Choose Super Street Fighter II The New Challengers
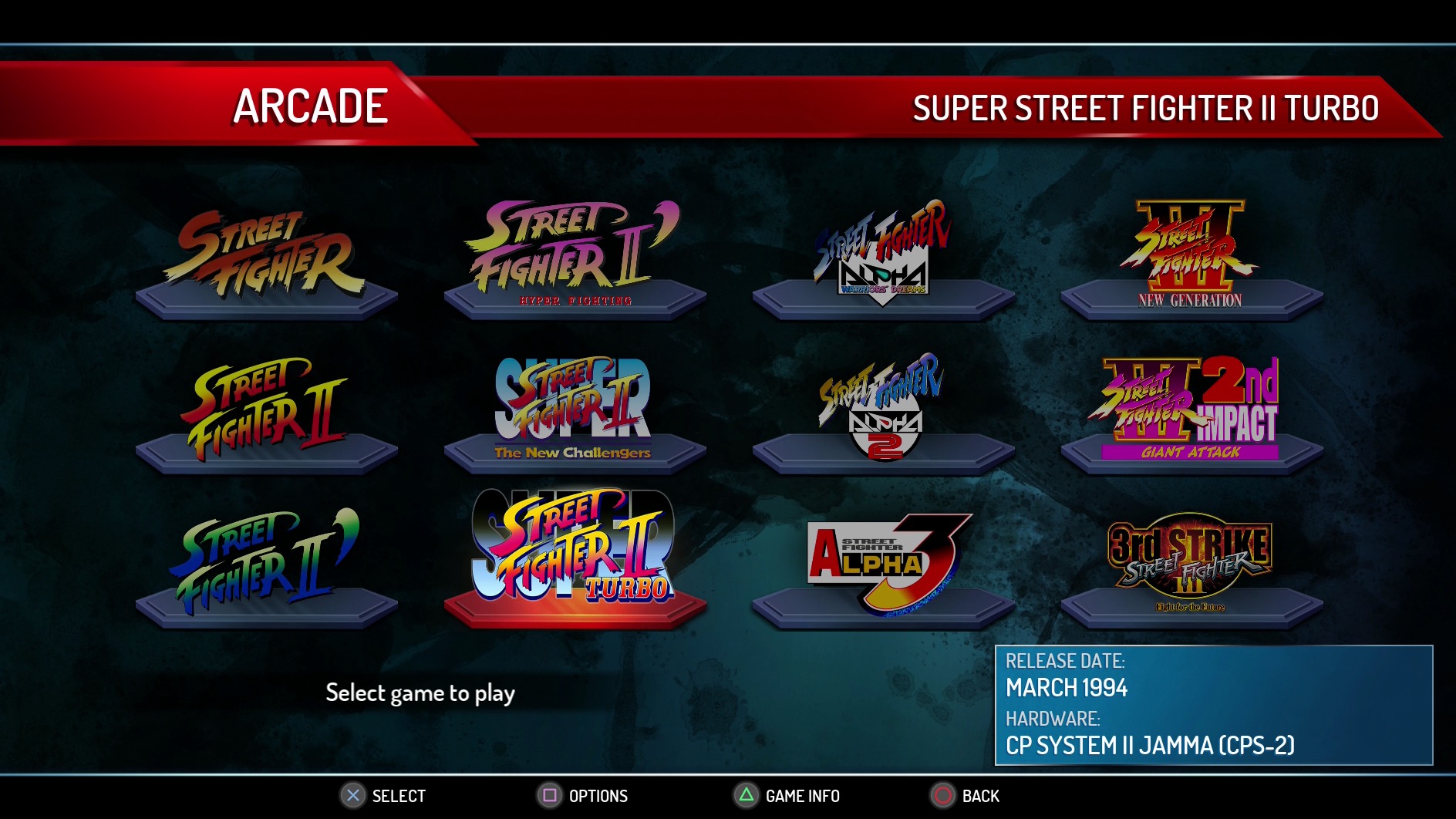Screen dimensions: 1456x819 [575, 409]
